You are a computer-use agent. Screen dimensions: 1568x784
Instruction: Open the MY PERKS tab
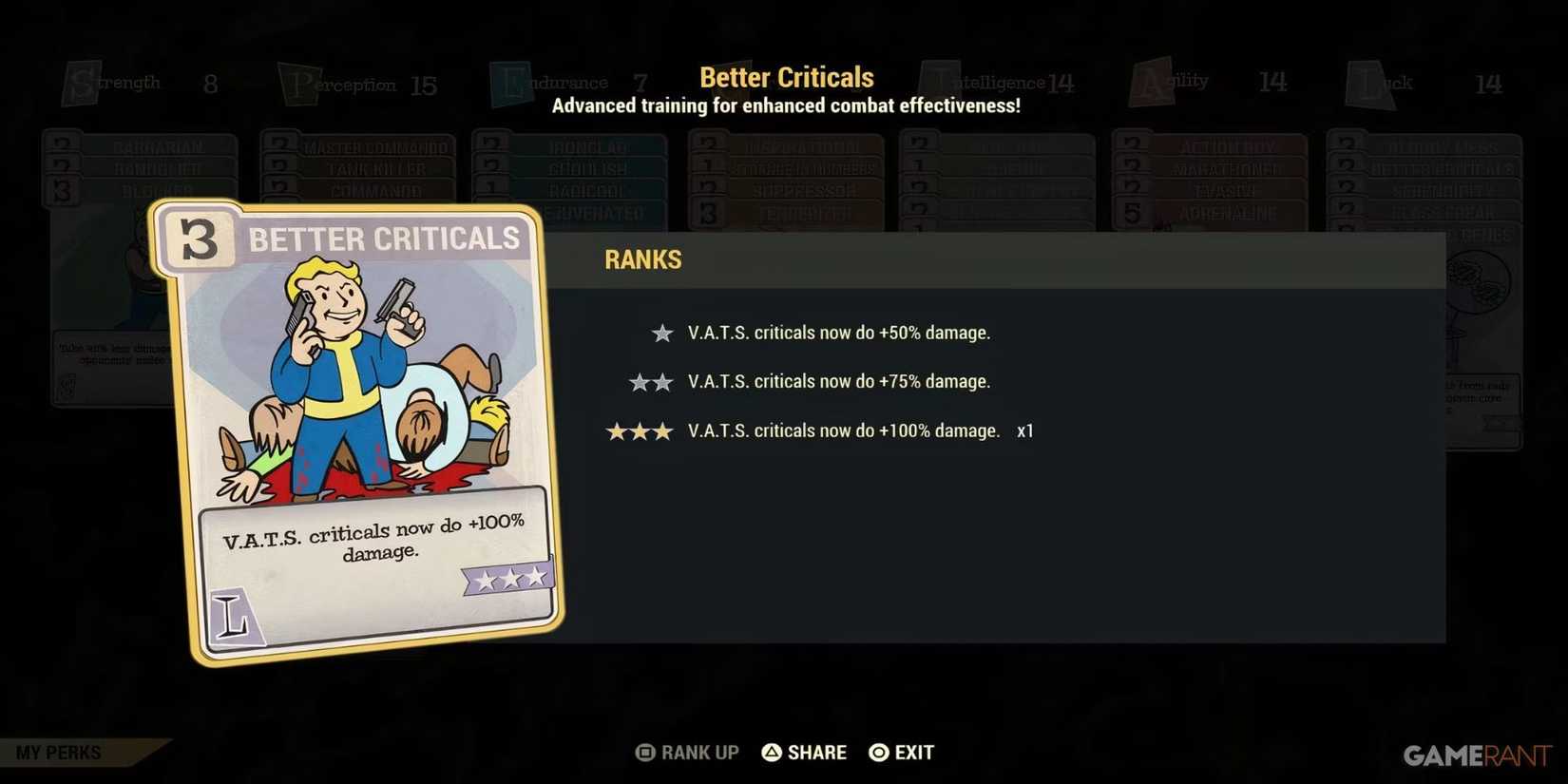[x=57, y=752]
